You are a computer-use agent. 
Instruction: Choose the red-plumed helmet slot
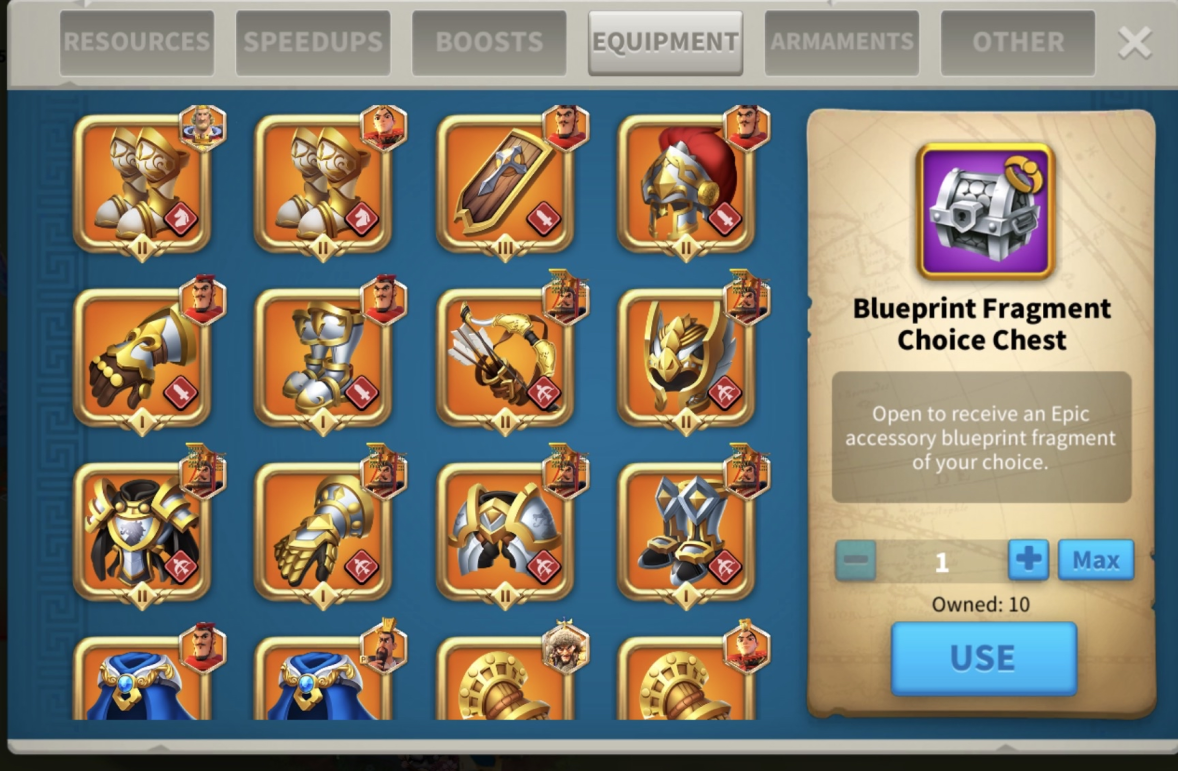(686, 184)
